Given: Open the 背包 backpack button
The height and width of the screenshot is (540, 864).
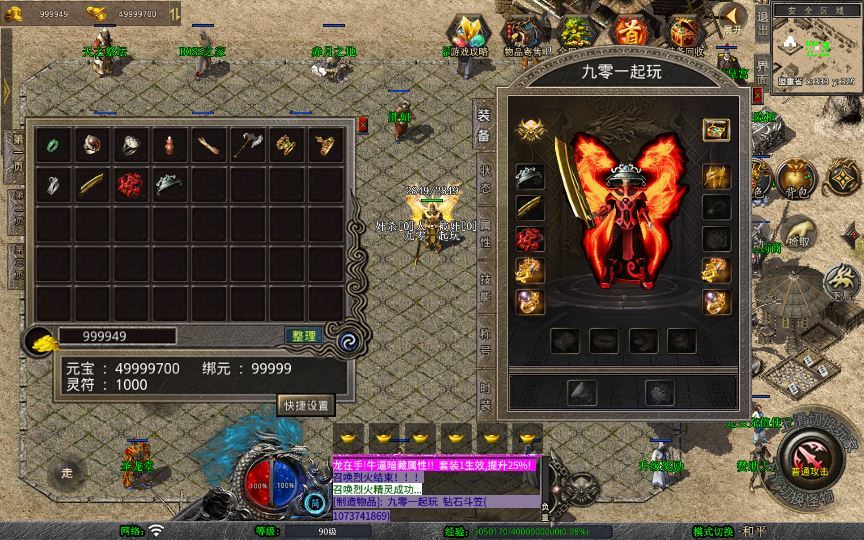Looking at the screenshot, I should tap(797, 180).
